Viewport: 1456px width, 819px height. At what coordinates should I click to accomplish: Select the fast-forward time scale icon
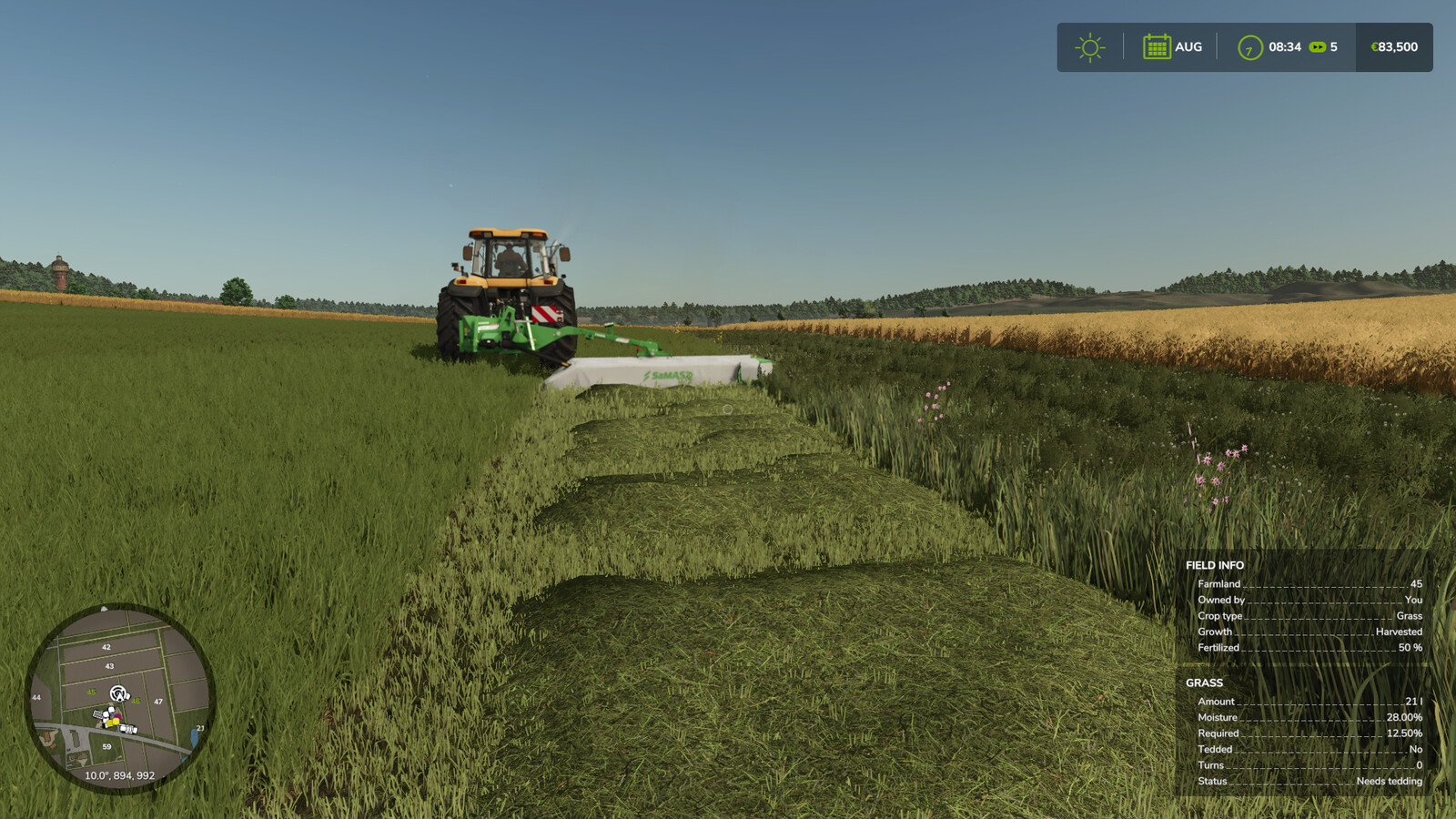(x=1317, y=46)
